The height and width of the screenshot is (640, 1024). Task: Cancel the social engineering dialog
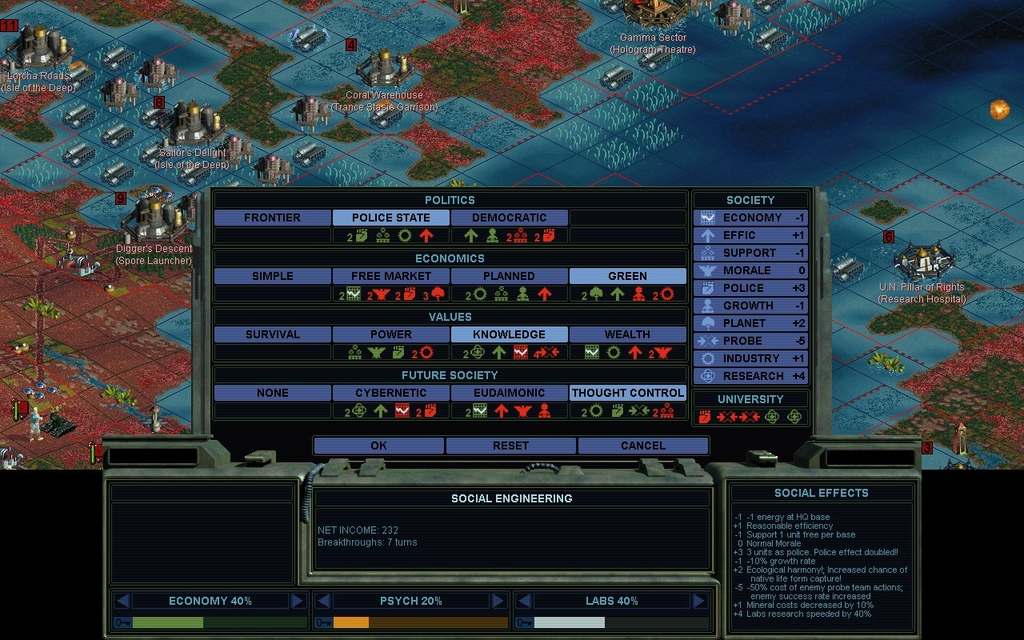coord(642,445)
